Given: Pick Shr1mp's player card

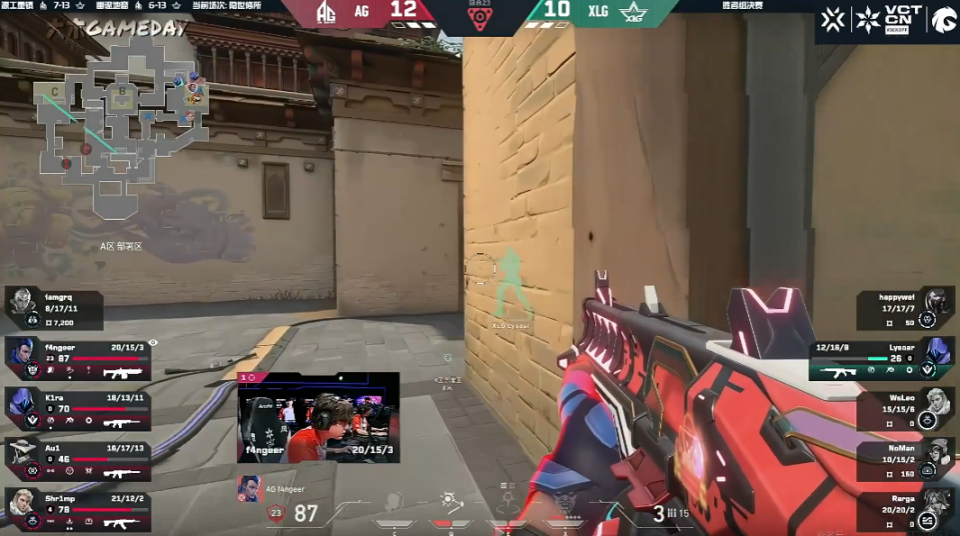Looking at the screenshot, I should pos(78,509).
